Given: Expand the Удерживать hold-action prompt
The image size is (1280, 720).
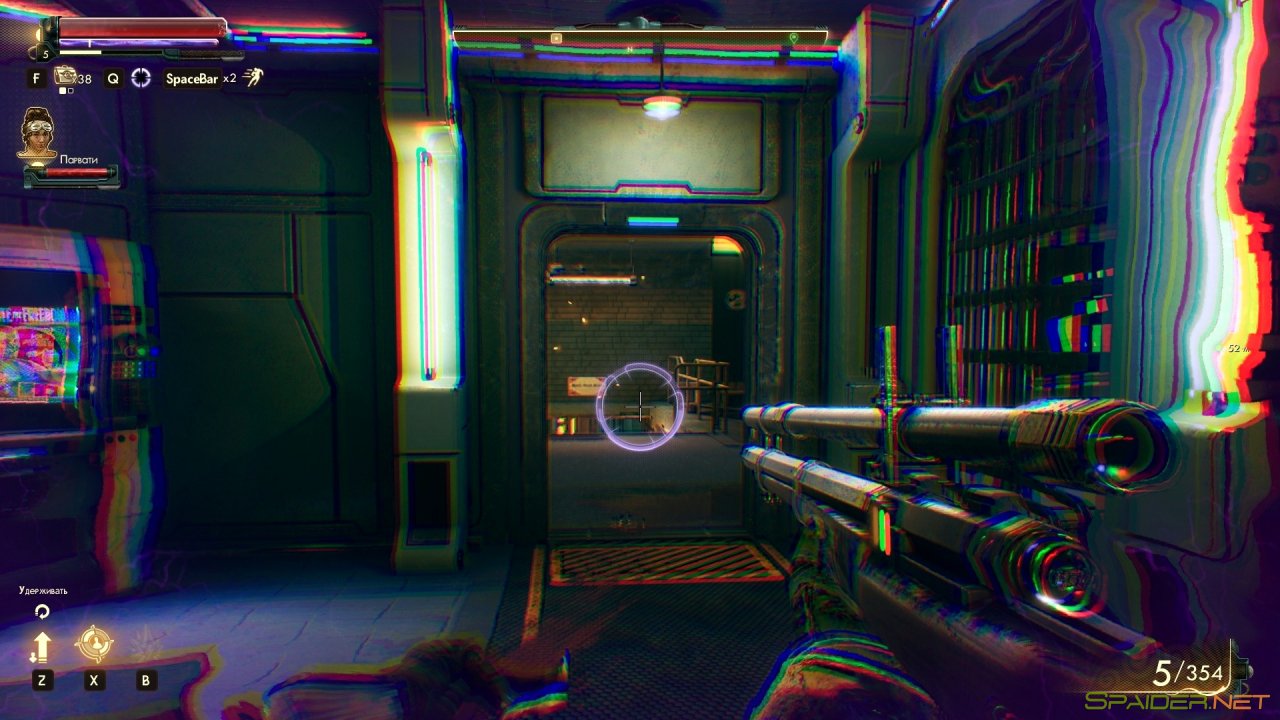Looking at the screenshot, I should tap(43, 590).
